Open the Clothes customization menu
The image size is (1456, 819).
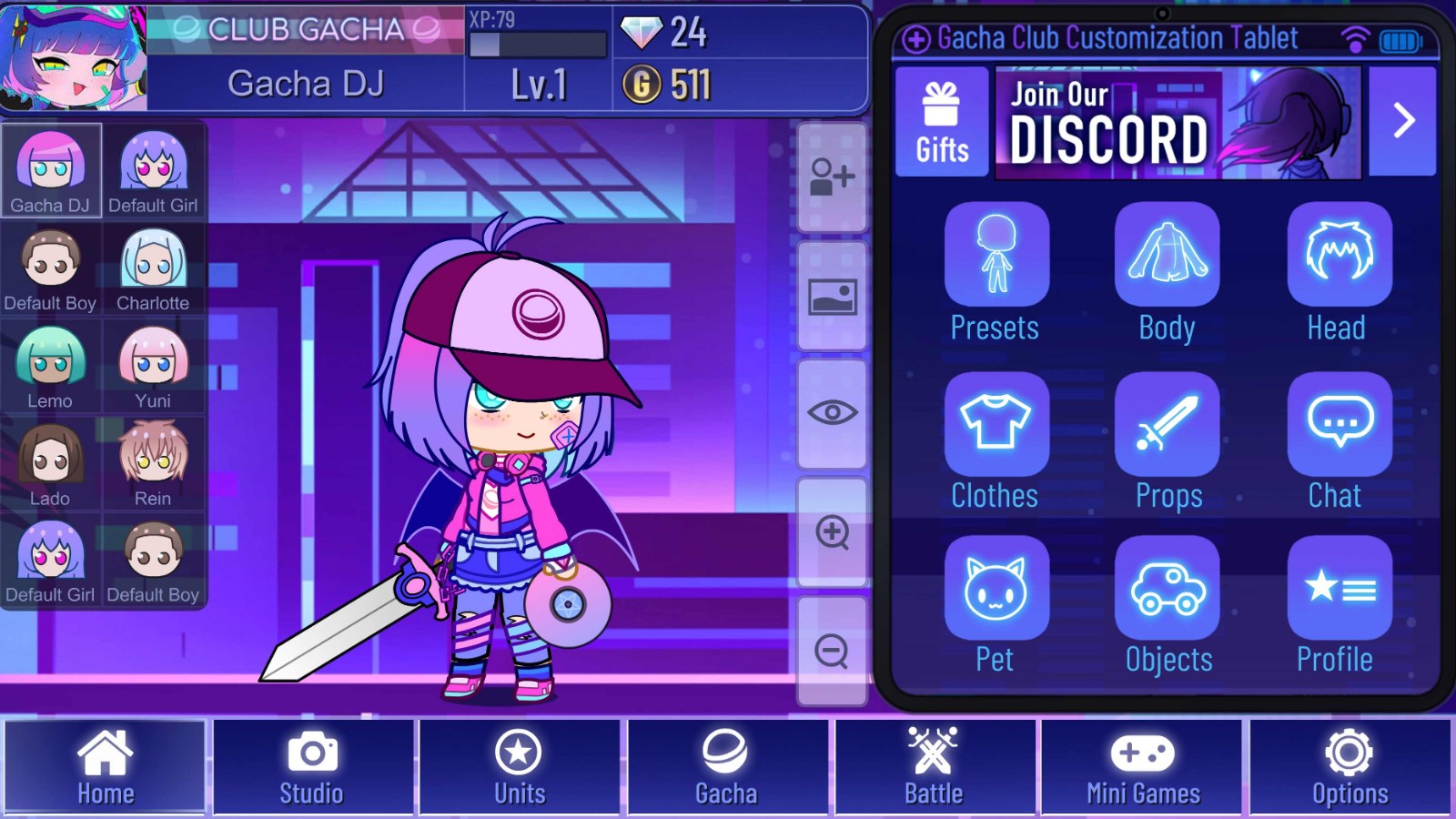click(995, 423)
